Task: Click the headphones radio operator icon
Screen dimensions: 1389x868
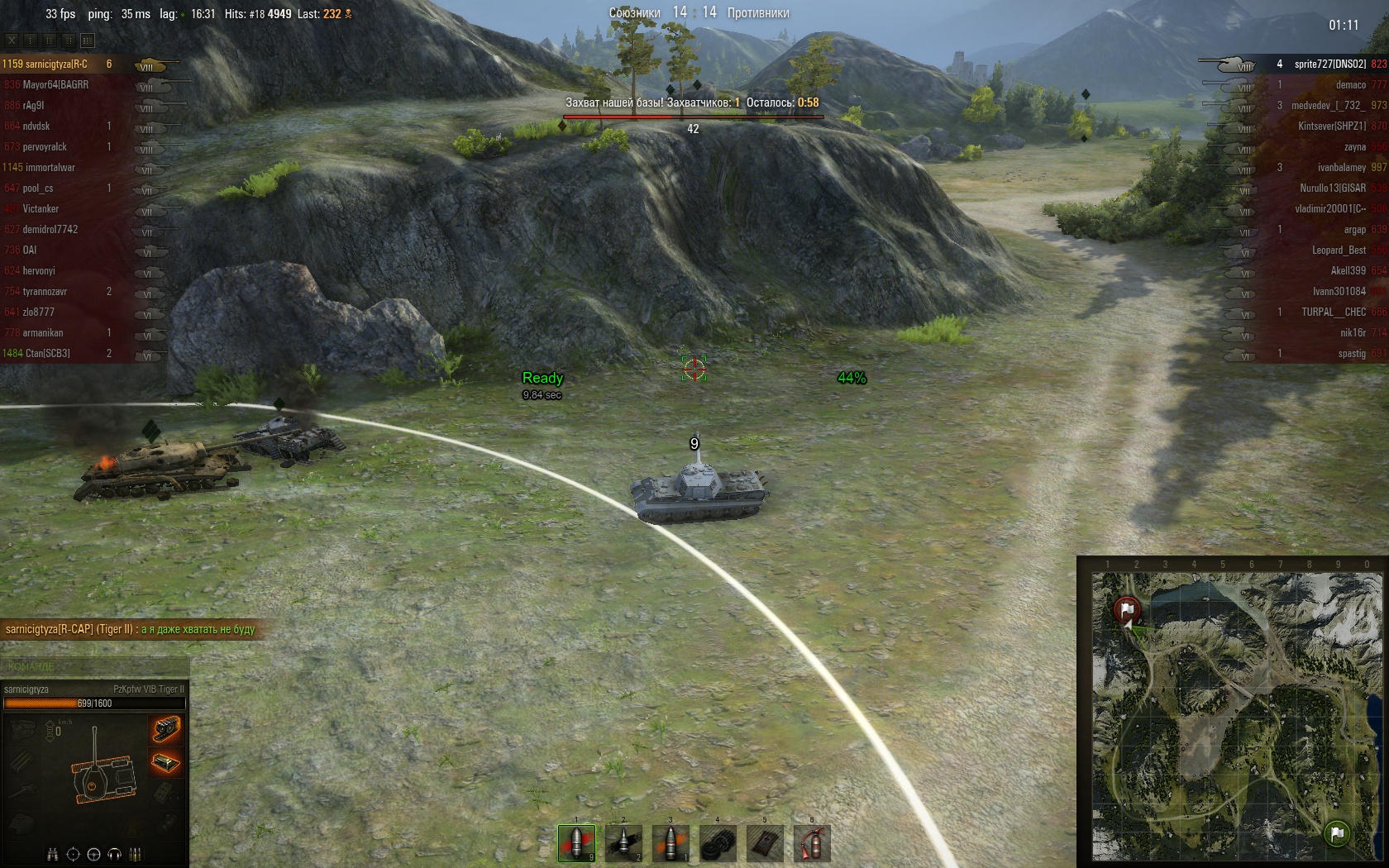Action: 115,854
